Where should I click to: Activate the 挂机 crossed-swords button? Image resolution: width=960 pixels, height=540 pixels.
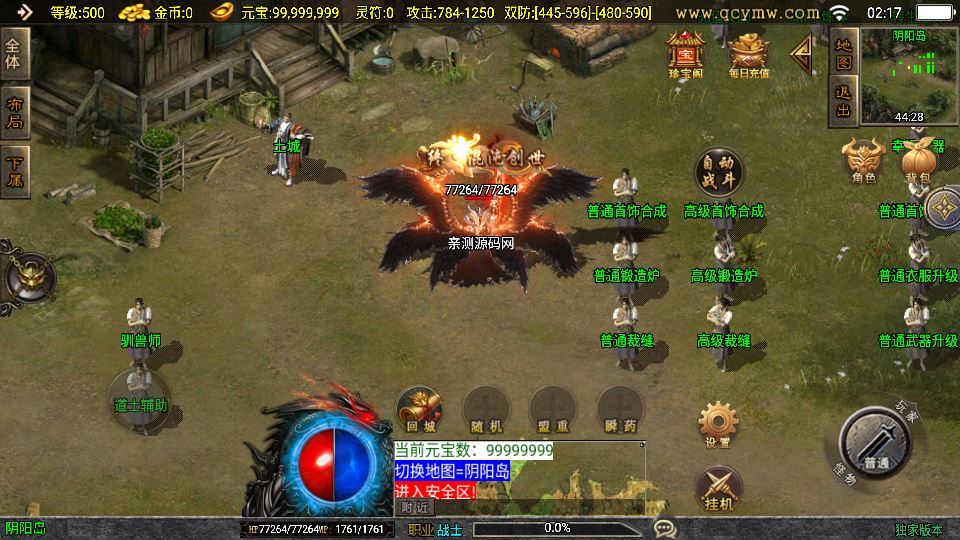pyautogui.click(x=718, y=488)
